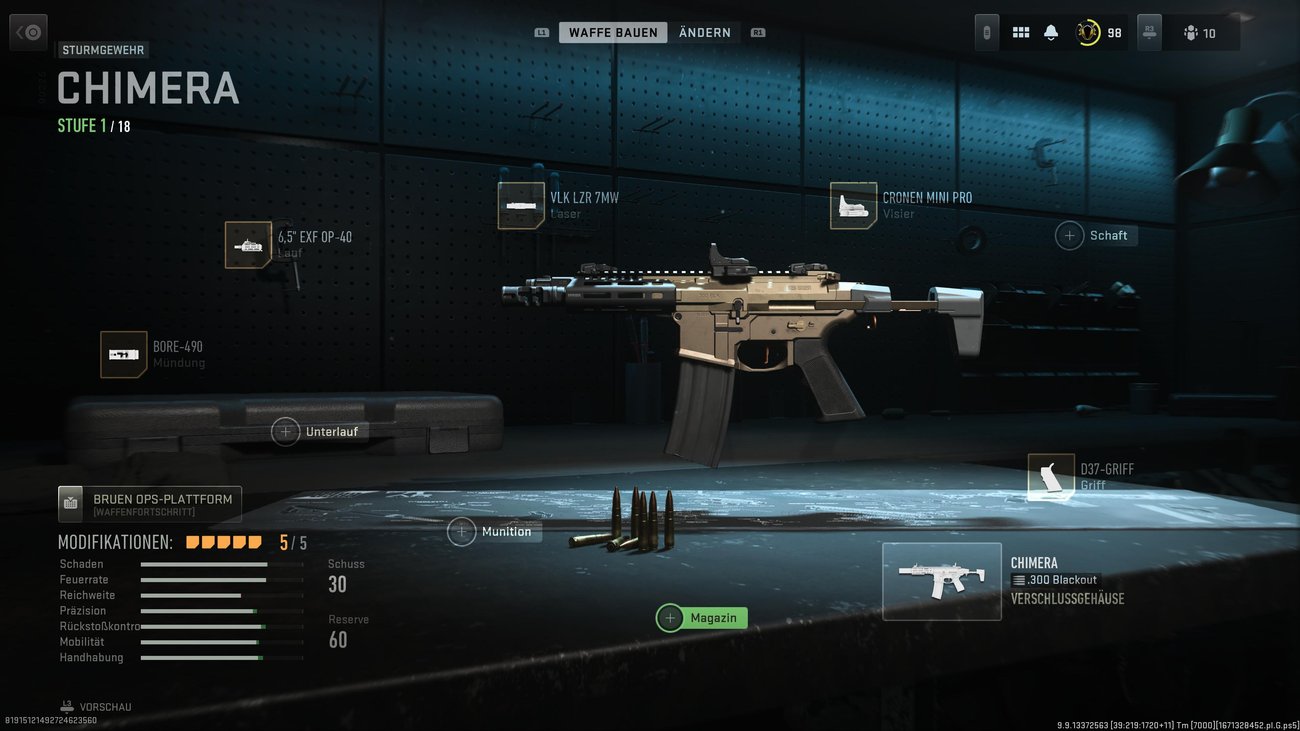Open the Bruen Ops-Plattform weapon progression icon
The image size is (1300, 731).
point(70,503)
